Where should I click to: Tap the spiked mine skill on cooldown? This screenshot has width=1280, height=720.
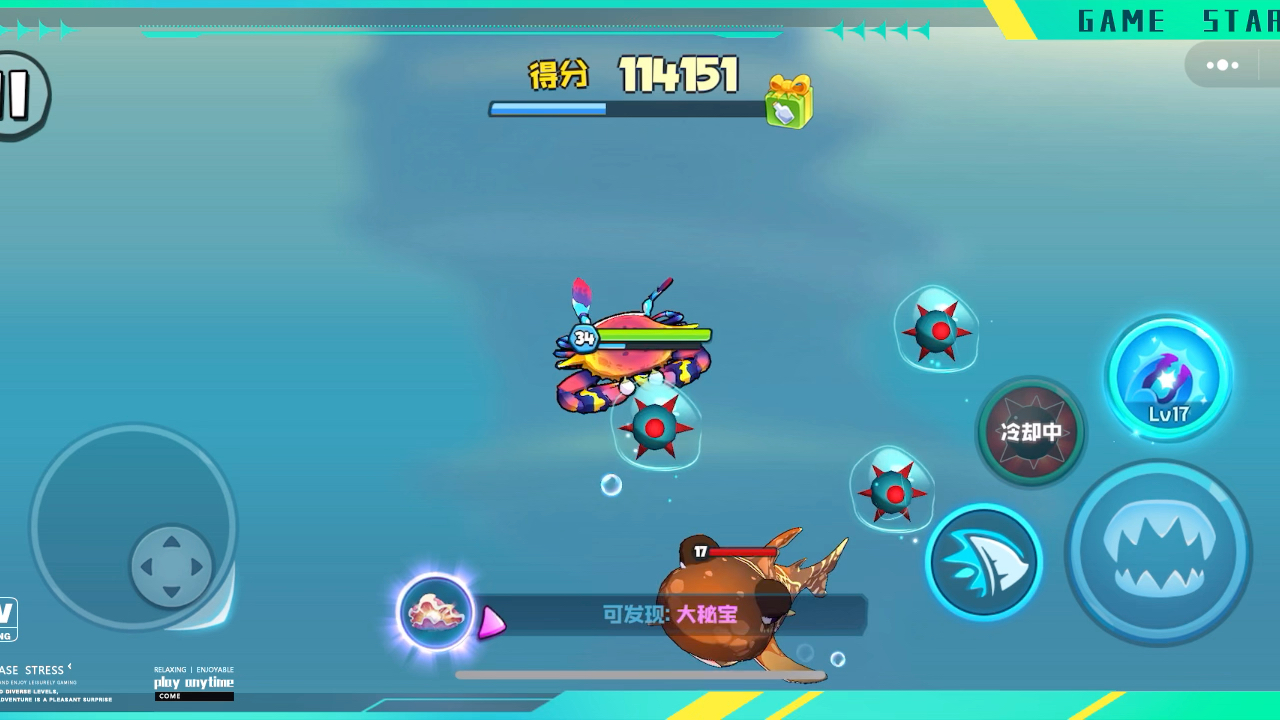pyautogui.click(x=1031, y=432)
